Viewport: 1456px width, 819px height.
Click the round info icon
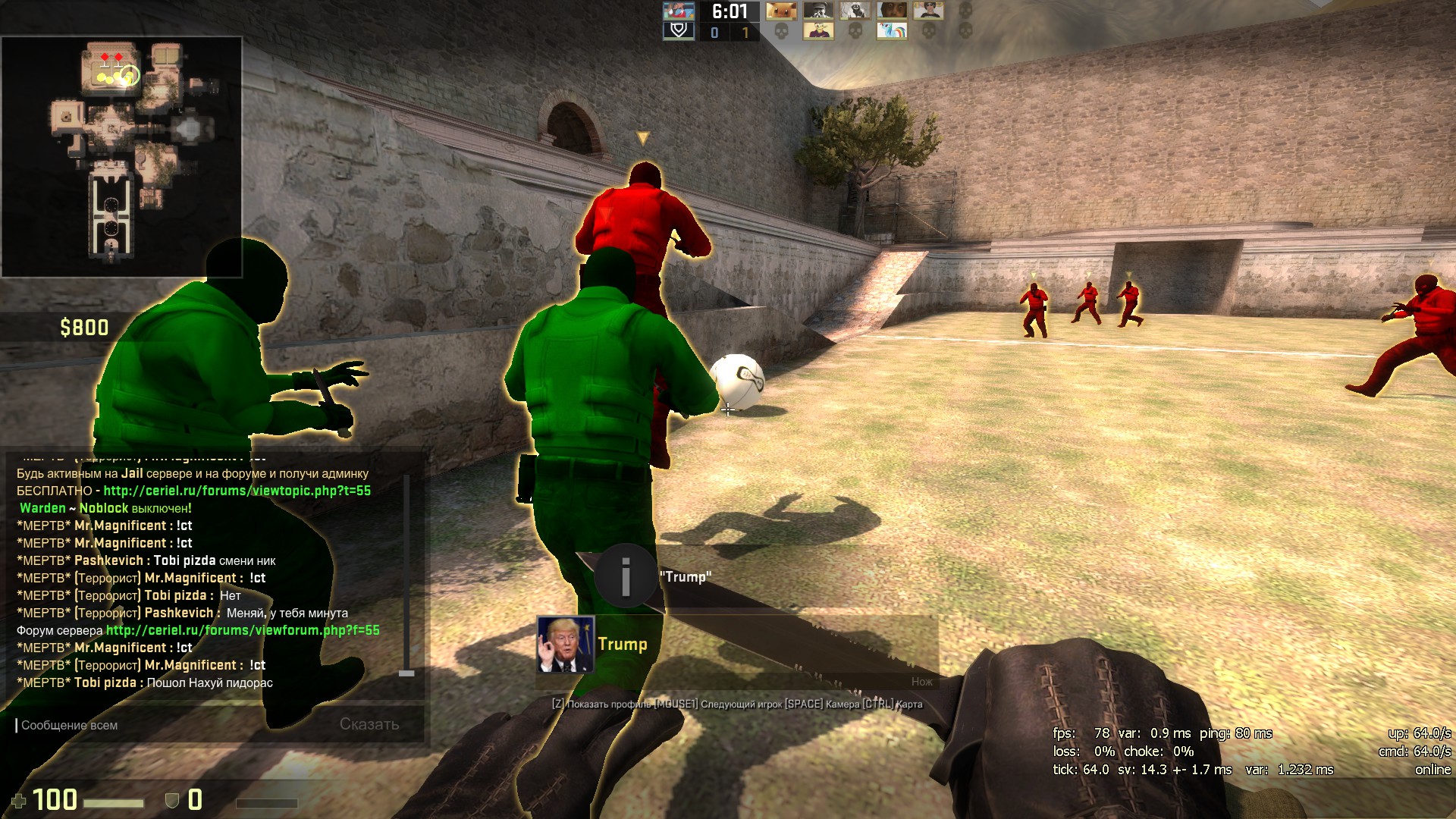tap(626, 576)
